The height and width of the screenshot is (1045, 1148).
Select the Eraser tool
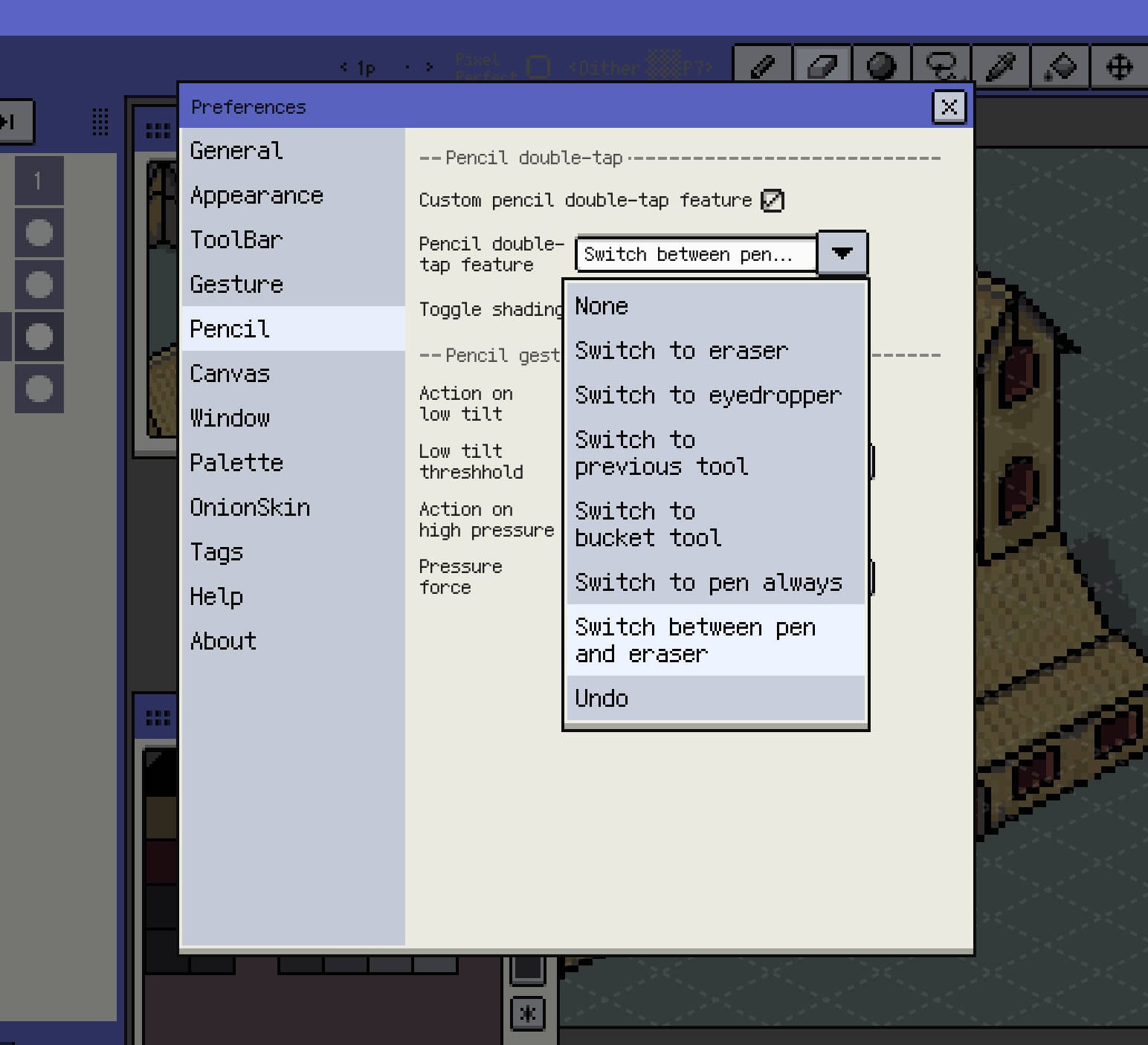click(x=822, y=67)
